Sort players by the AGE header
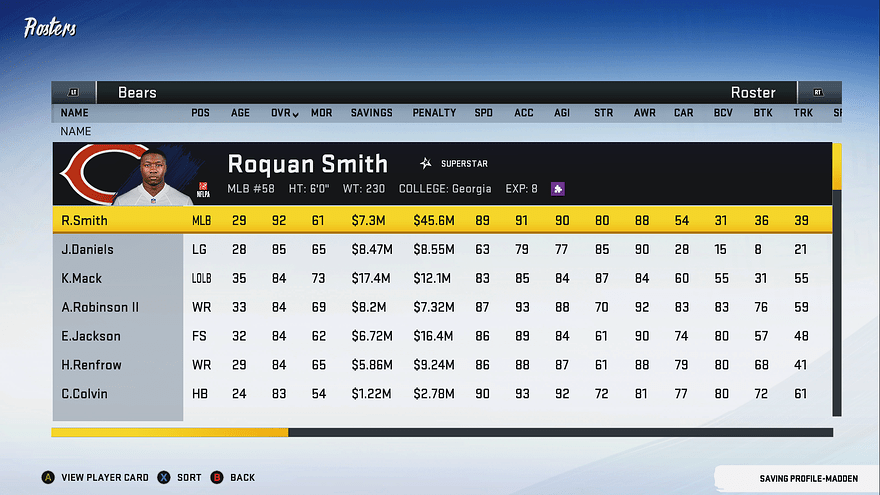The image size is (880, 495). (x=240, y=113)
